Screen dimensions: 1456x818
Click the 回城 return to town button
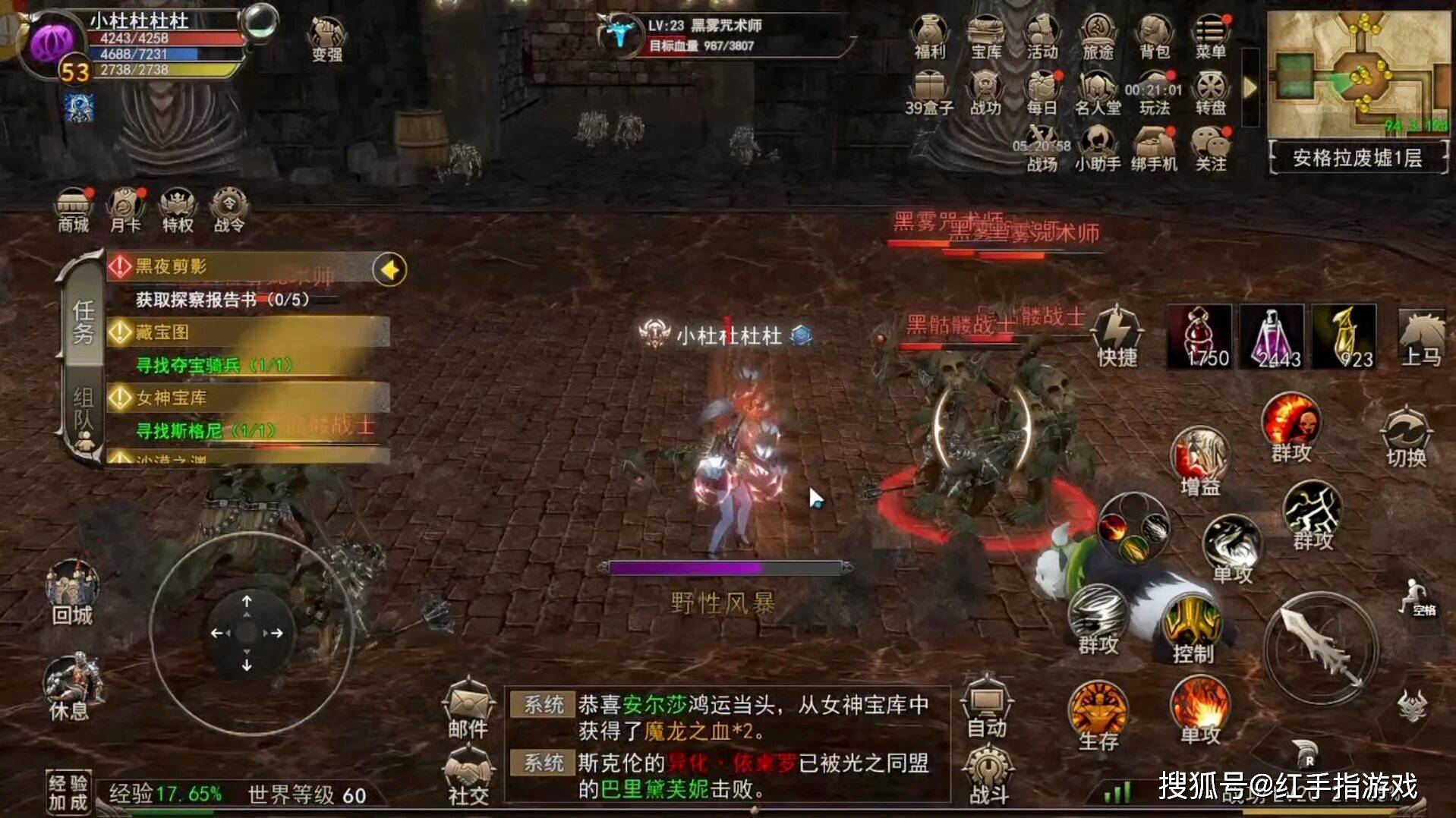[72, 593]
